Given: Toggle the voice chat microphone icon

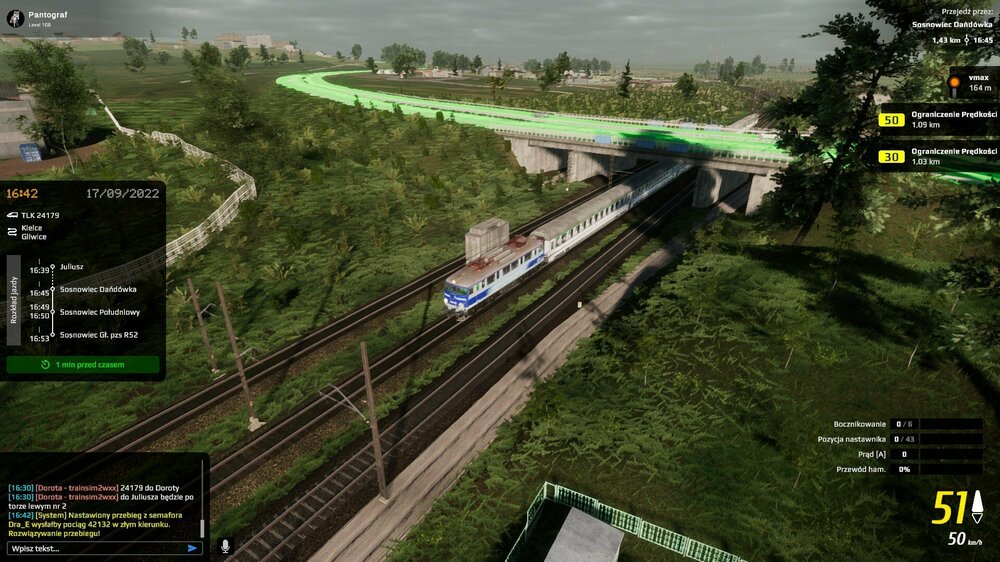Looking at the screenshot, I should (x=224, y=547).
